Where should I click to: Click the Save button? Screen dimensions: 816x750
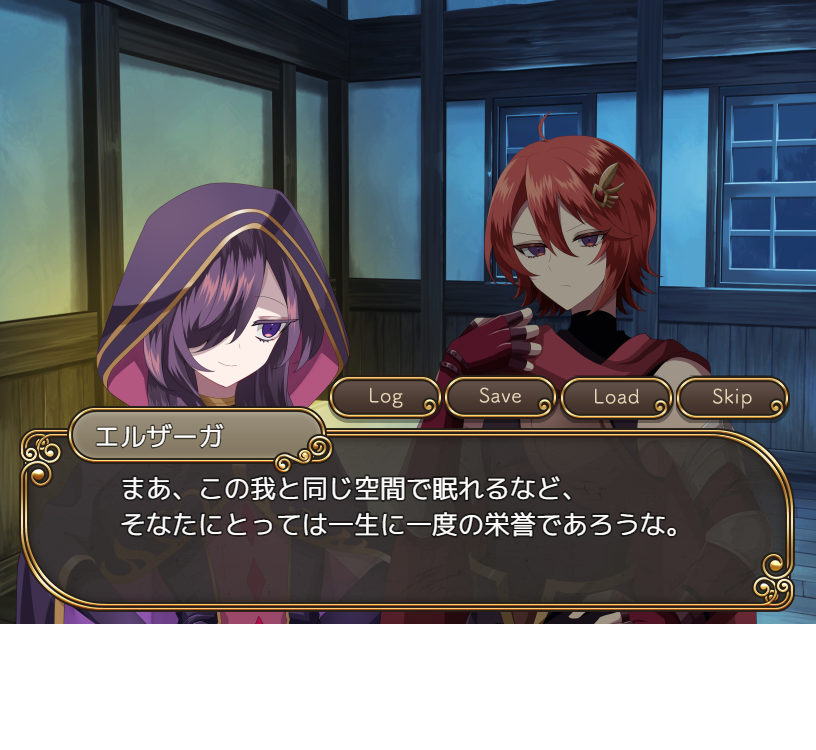coord(500,396)
